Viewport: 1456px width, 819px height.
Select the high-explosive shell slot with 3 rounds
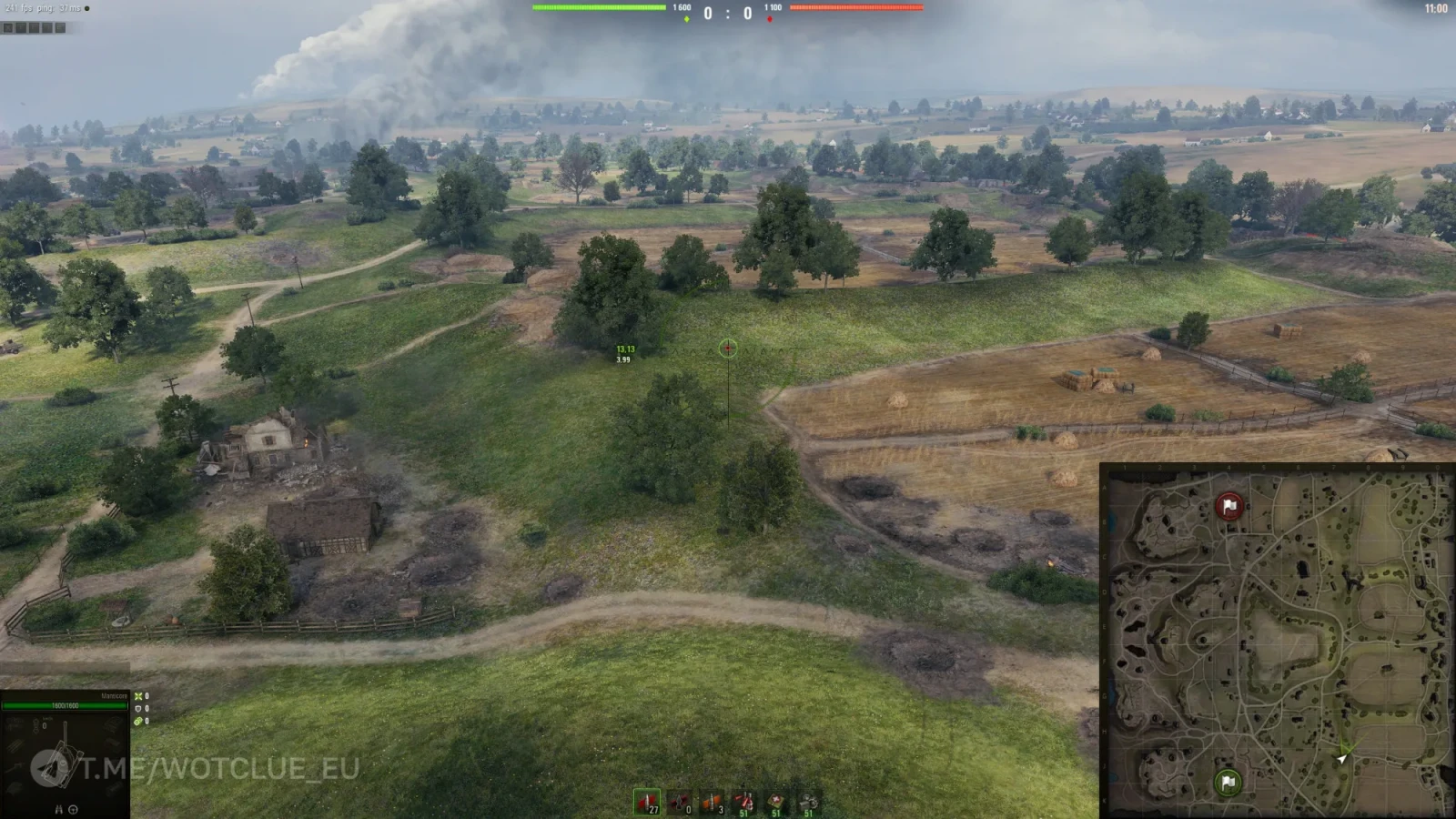coord(711,802)
